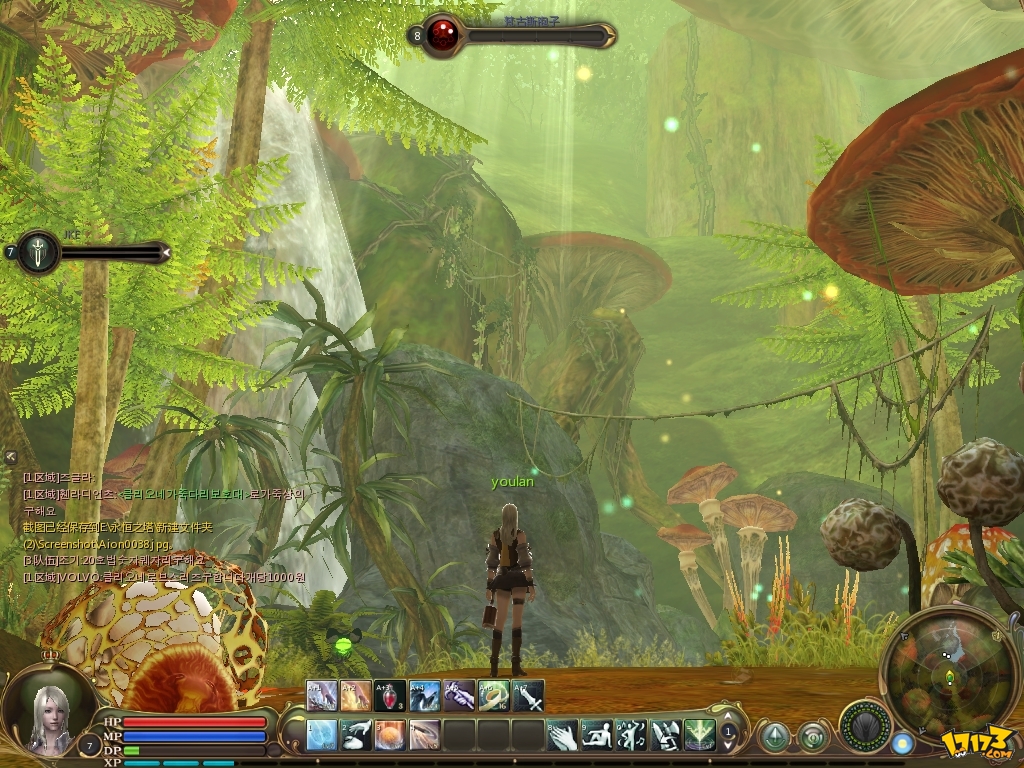Use the resting sit-down action icon

point(597,735)
